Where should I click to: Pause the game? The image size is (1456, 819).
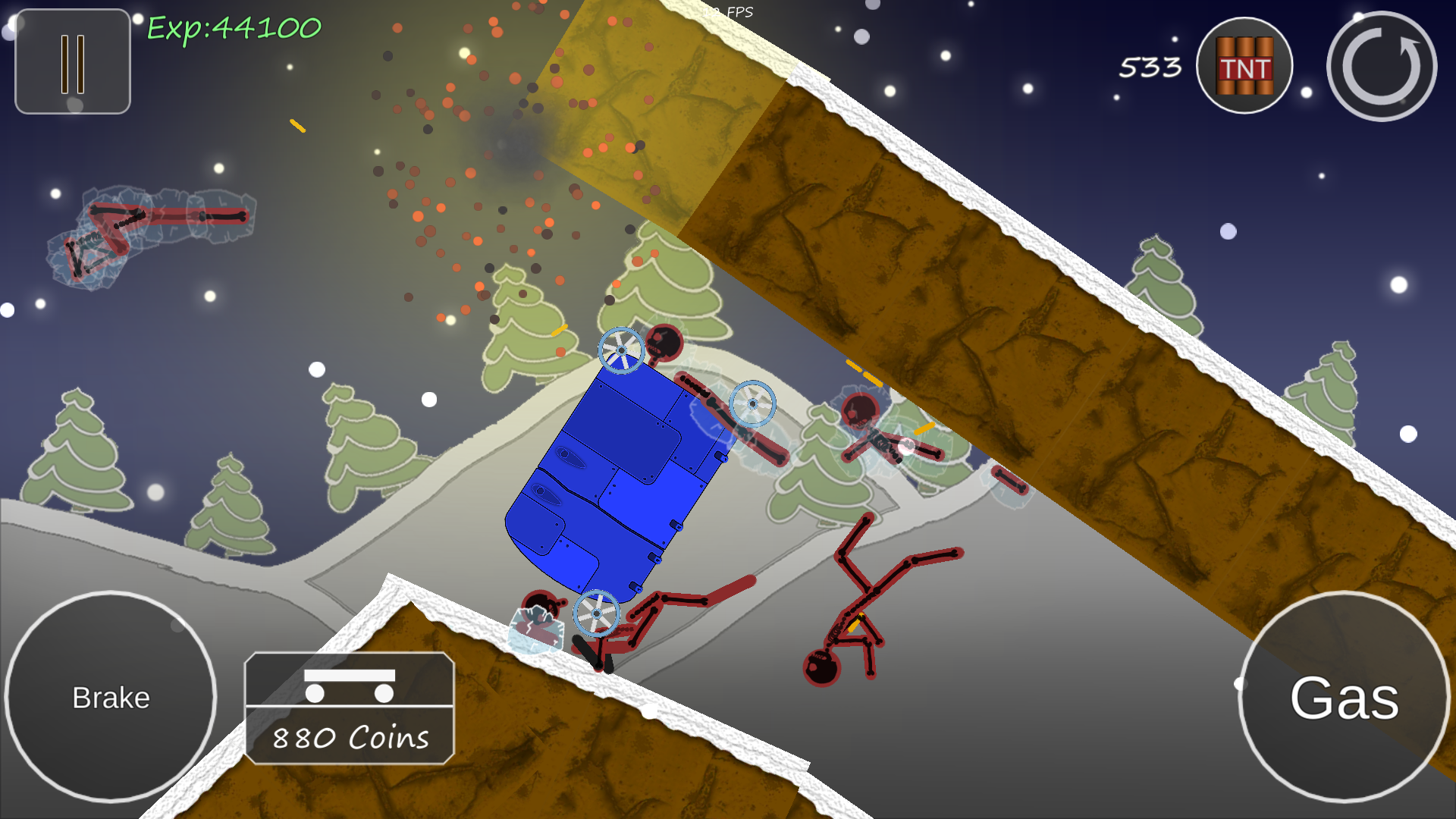(72, 61)
